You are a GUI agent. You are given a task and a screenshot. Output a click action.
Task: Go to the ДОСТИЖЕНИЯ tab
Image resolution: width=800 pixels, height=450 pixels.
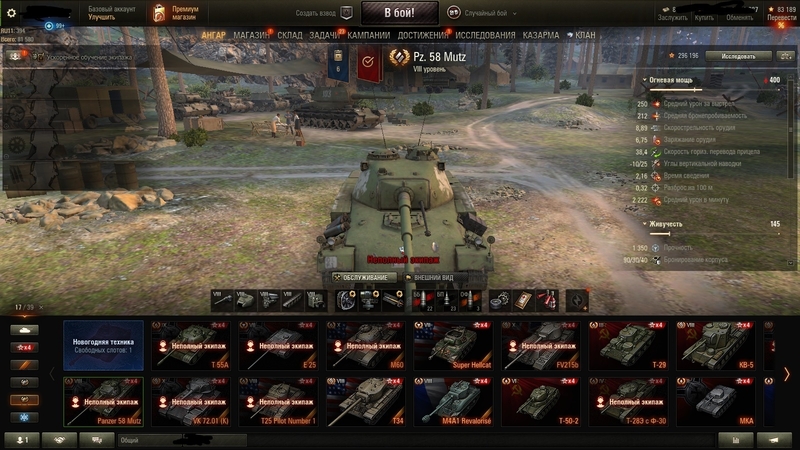tap(422, 35)
